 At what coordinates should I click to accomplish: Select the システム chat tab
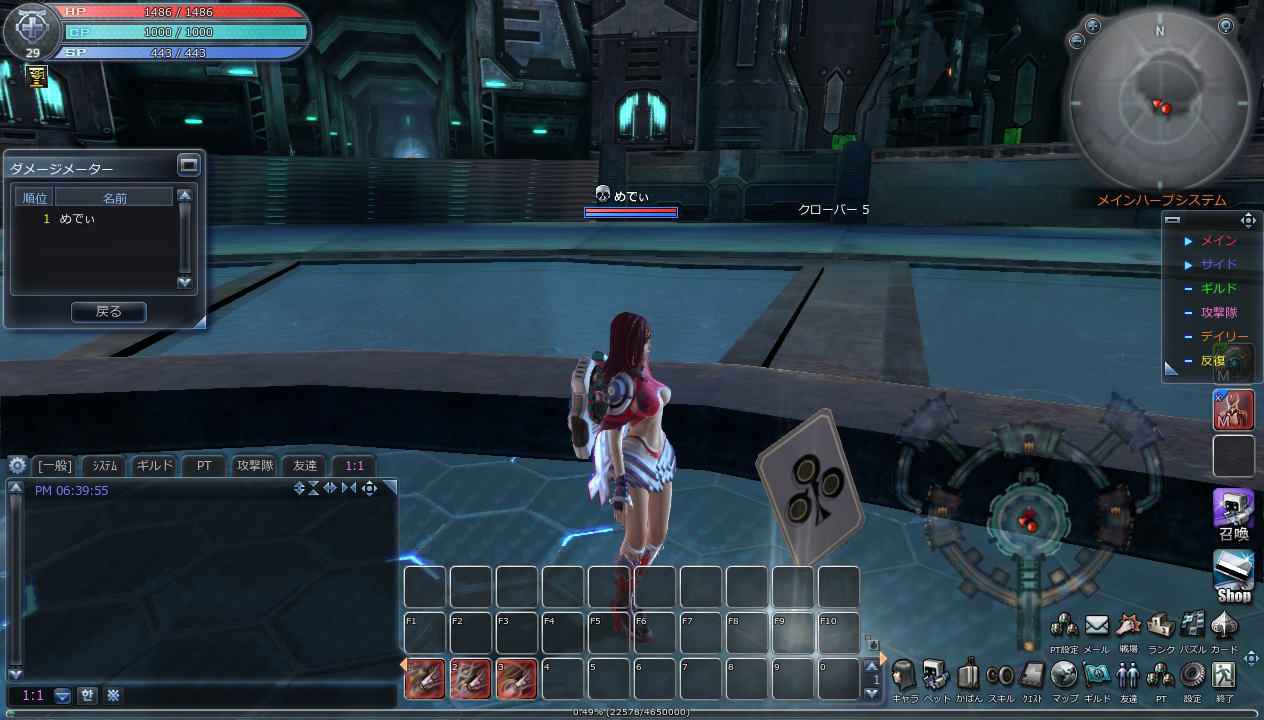click(x=105, y=465)
